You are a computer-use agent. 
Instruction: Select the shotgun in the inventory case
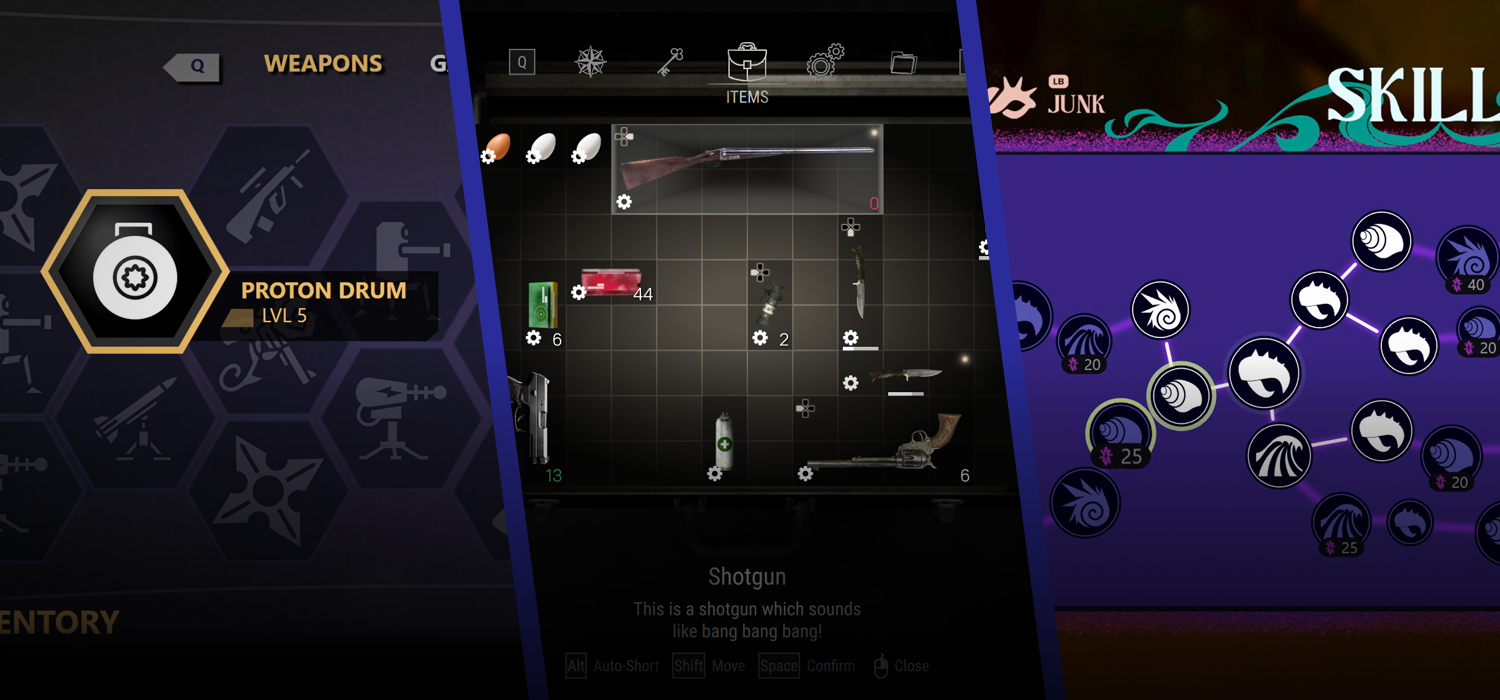[746, 168]
